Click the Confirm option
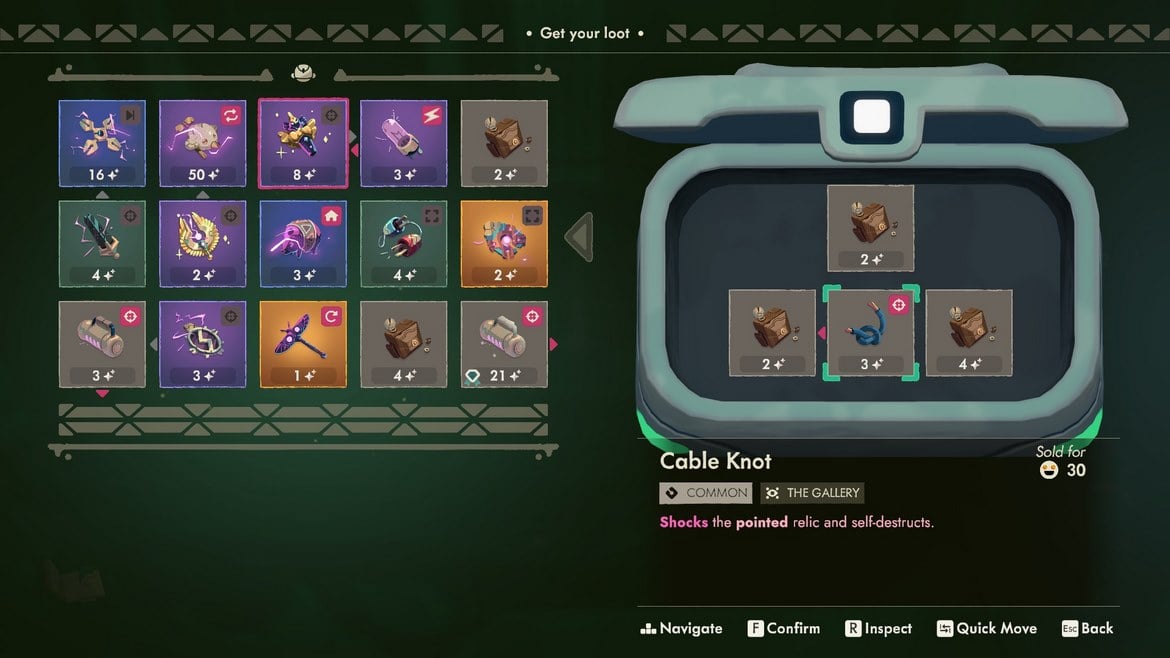Viewport: 1170px width, 658px height. pyautogui.click(x=784, y=629)
